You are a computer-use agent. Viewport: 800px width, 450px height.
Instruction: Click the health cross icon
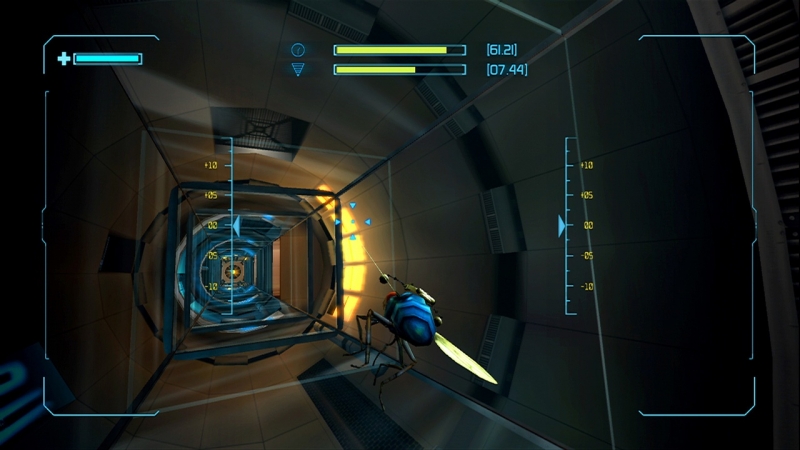[64, 59]
